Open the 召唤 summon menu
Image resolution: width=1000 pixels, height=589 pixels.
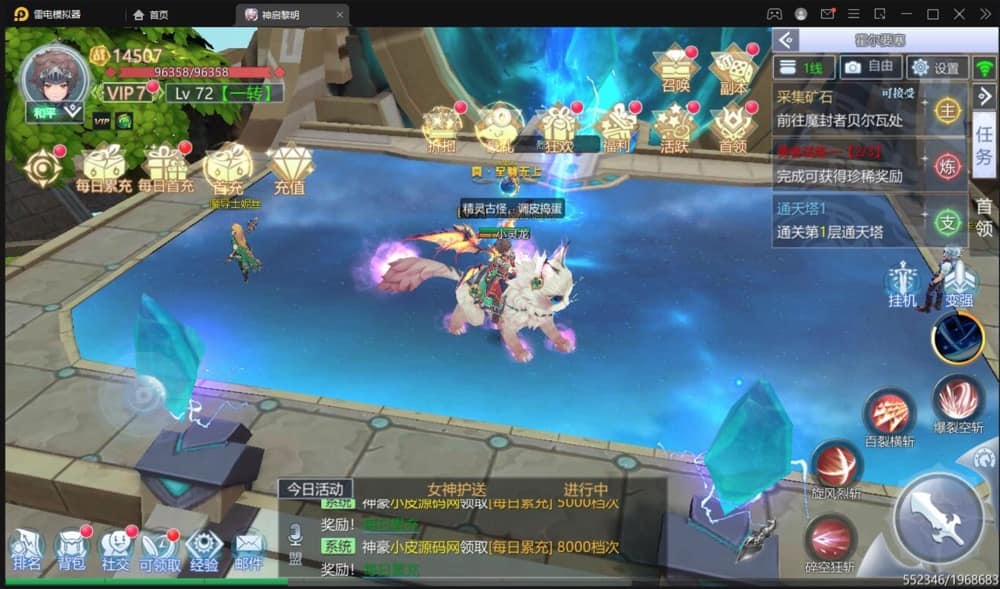(x=675, y=68)
